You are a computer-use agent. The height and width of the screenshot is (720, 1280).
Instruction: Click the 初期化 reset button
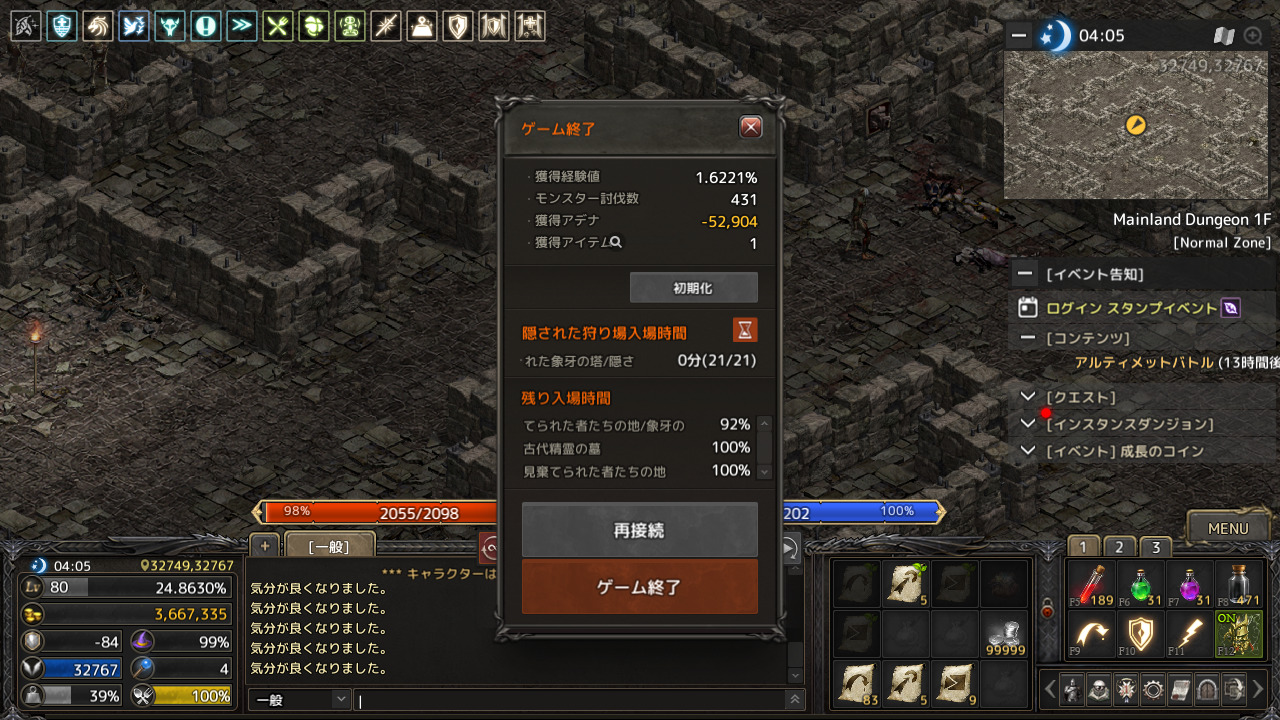pyautogui.click(x=693, y=288)
